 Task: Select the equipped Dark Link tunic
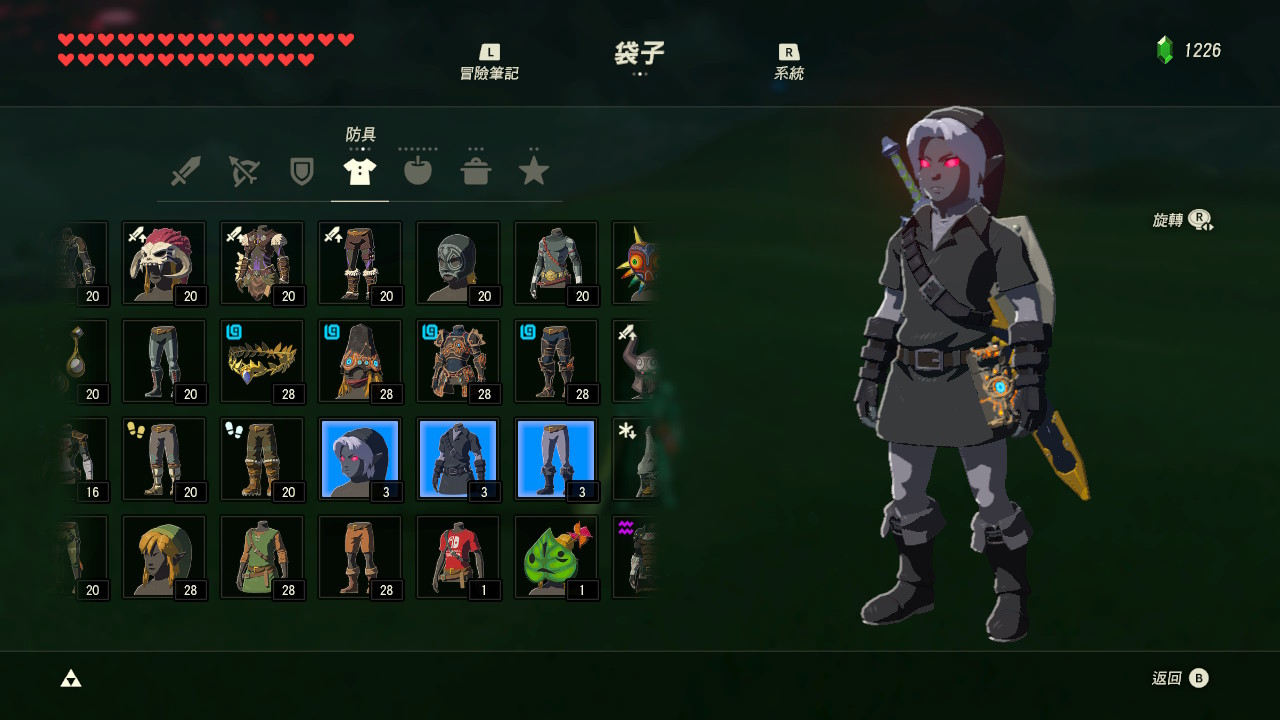click(x=458, y=459)
